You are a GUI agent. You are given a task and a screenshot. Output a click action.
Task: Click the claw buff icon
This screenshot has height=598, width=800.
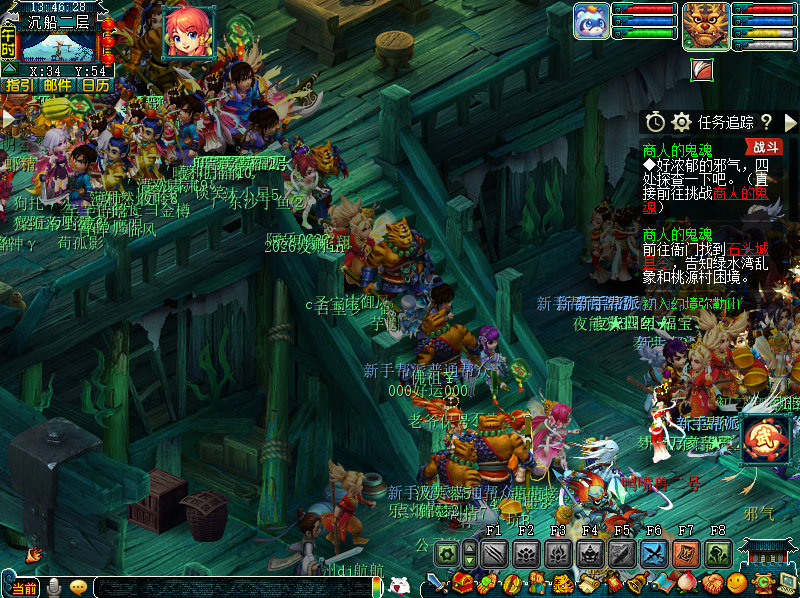click(703, 70)
